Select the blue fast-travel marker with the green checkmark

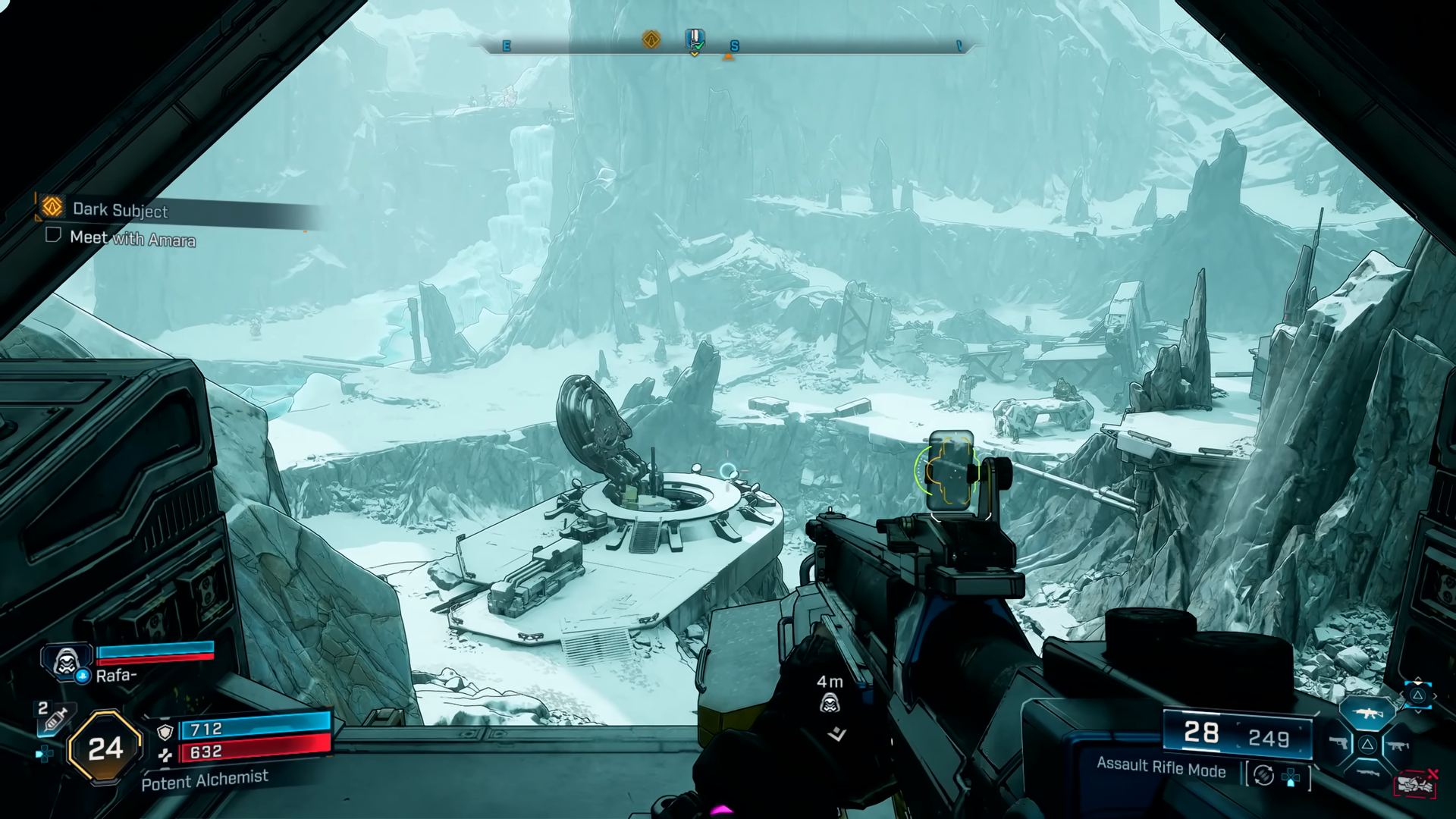click(695, 39)
